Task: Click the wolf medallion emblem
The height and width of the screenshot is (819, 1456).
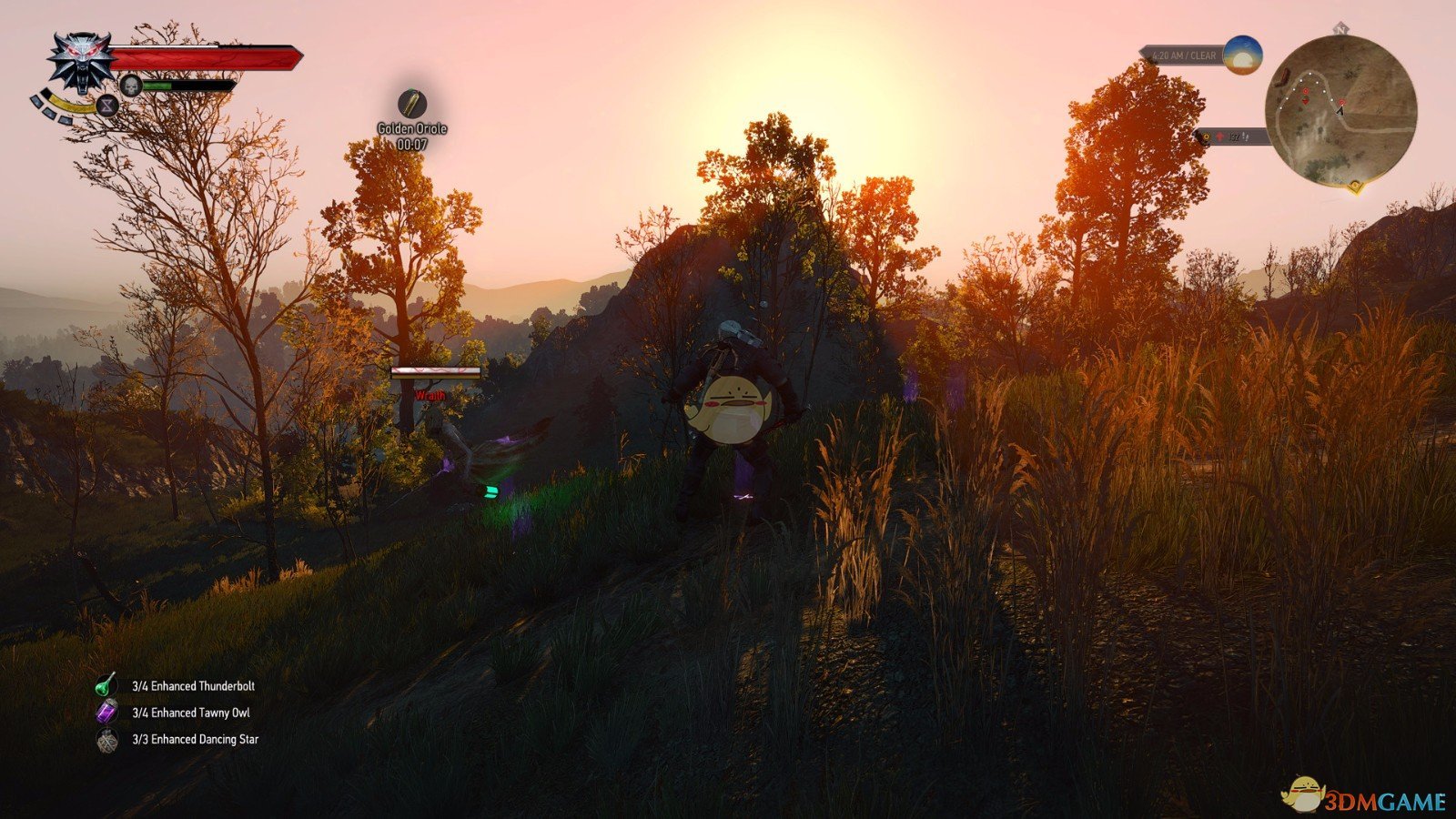Action: 82,61
